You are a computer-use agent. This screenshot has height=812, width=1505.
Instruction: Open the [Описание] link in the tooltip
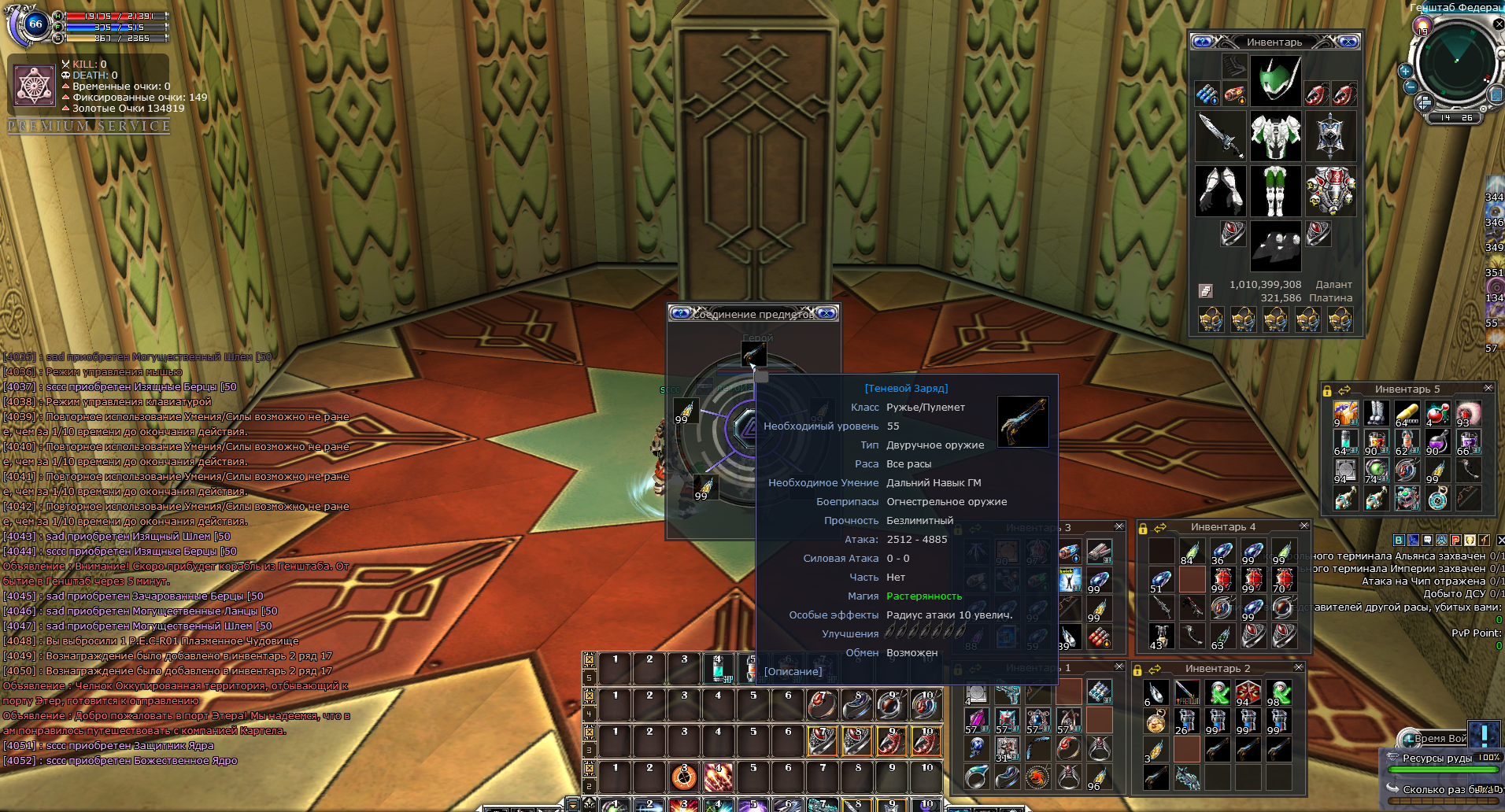tap(793, 671)
